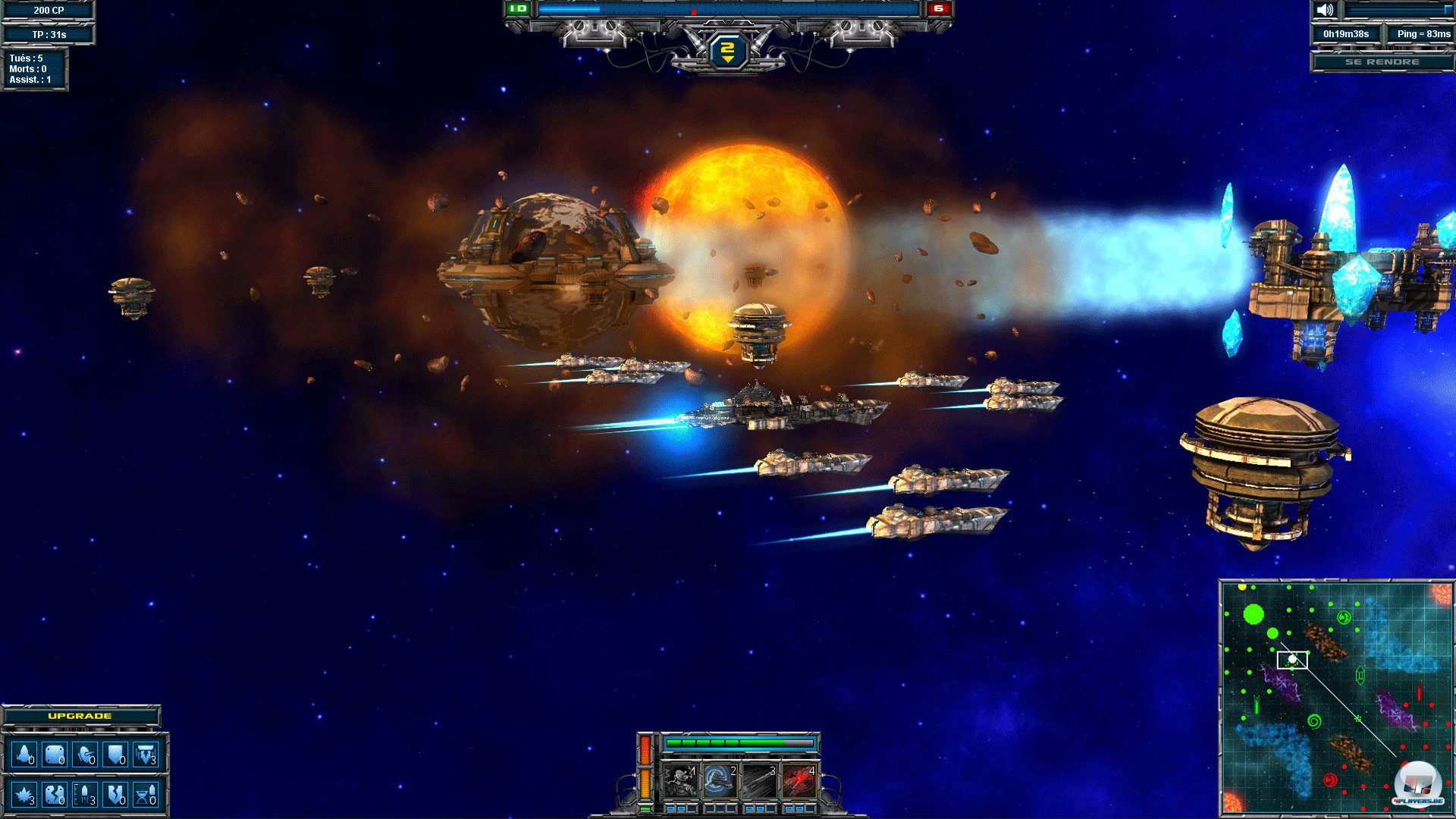Pick the missile range gauge upgrade
The height and width of the screenshot is (819, 1456).
point(86,795)
